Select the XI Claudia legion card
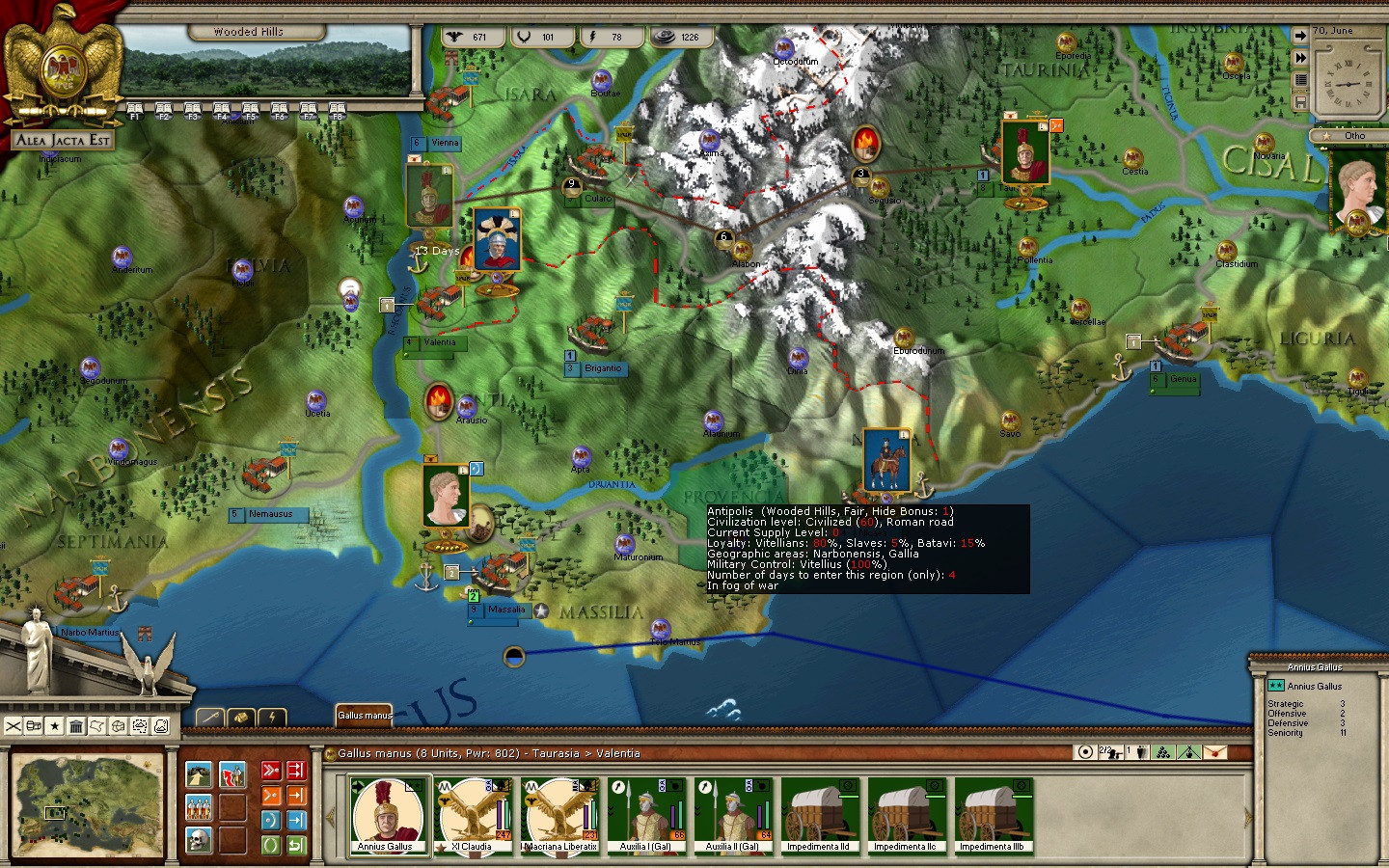The width and height of the screenshot is (1389, 868). click(x=474, y=816)
